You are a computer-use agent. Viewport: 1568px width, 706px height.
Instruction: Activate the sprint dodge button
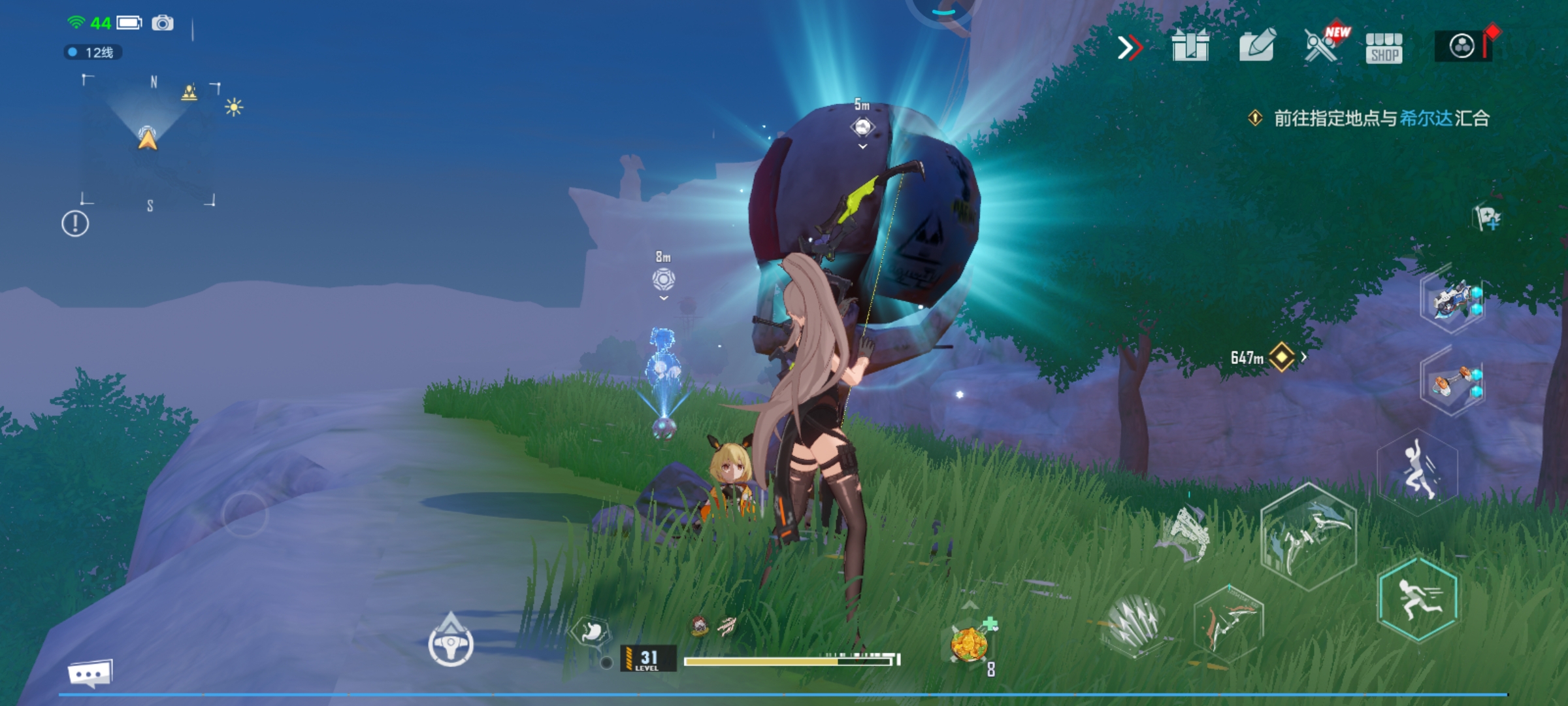click(1418, 599)
